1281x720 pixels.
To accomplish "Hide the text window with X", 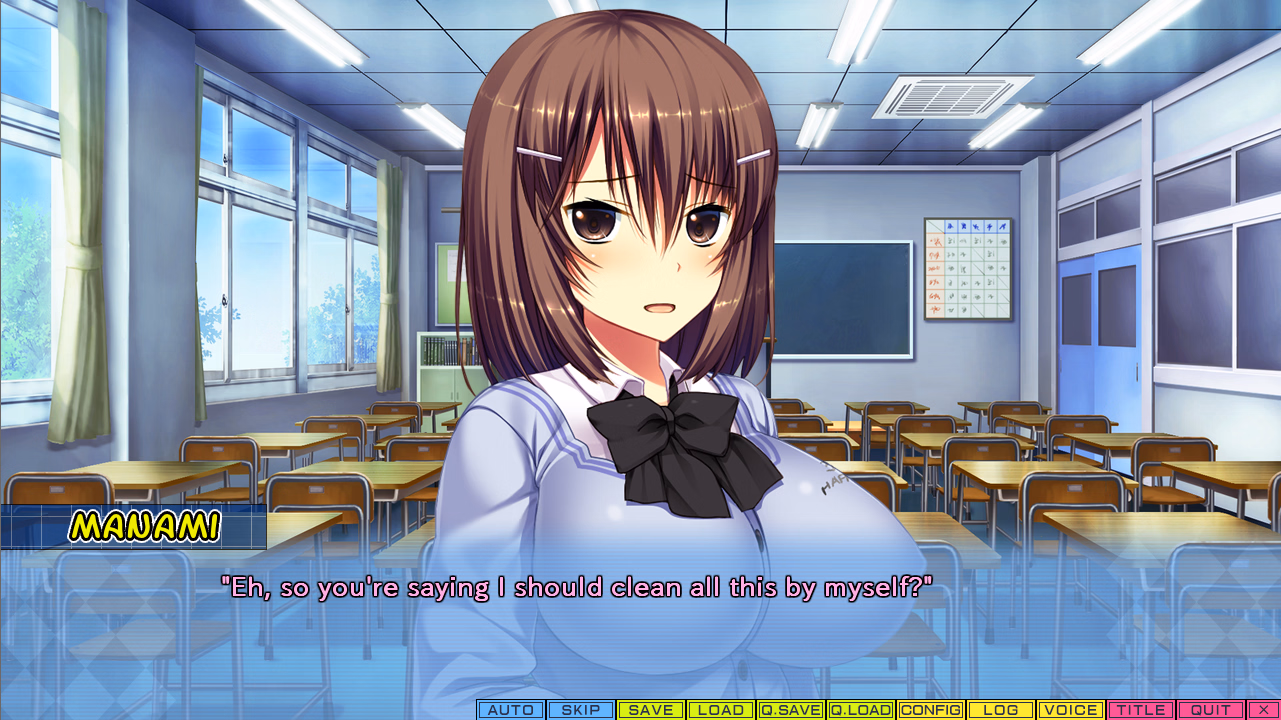I will click(x=1262, y=710).
